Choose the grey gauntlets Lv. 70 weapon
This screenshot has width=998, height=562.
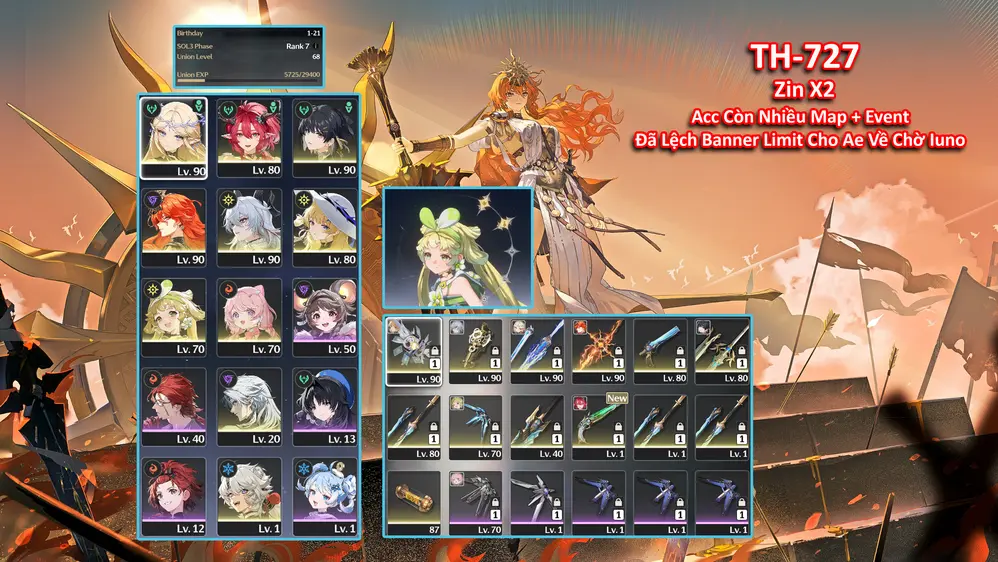475,503
